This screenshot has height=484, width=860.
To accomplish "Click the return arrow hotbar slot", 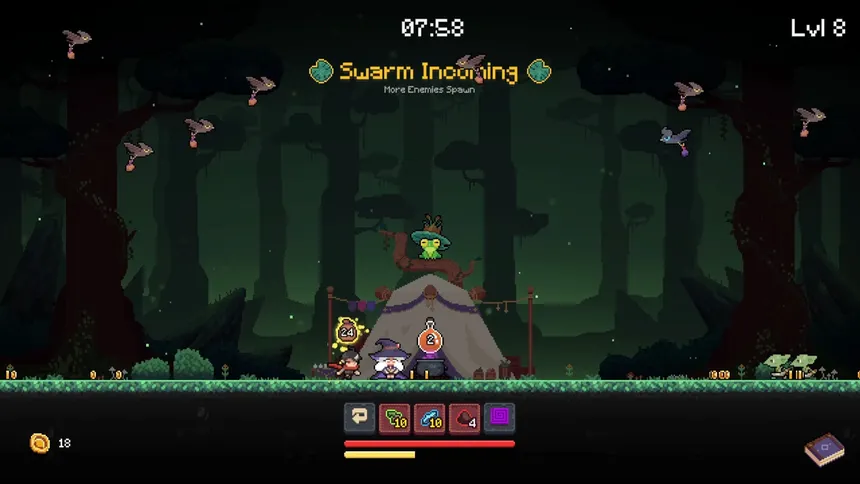I will tap(359, 418).
